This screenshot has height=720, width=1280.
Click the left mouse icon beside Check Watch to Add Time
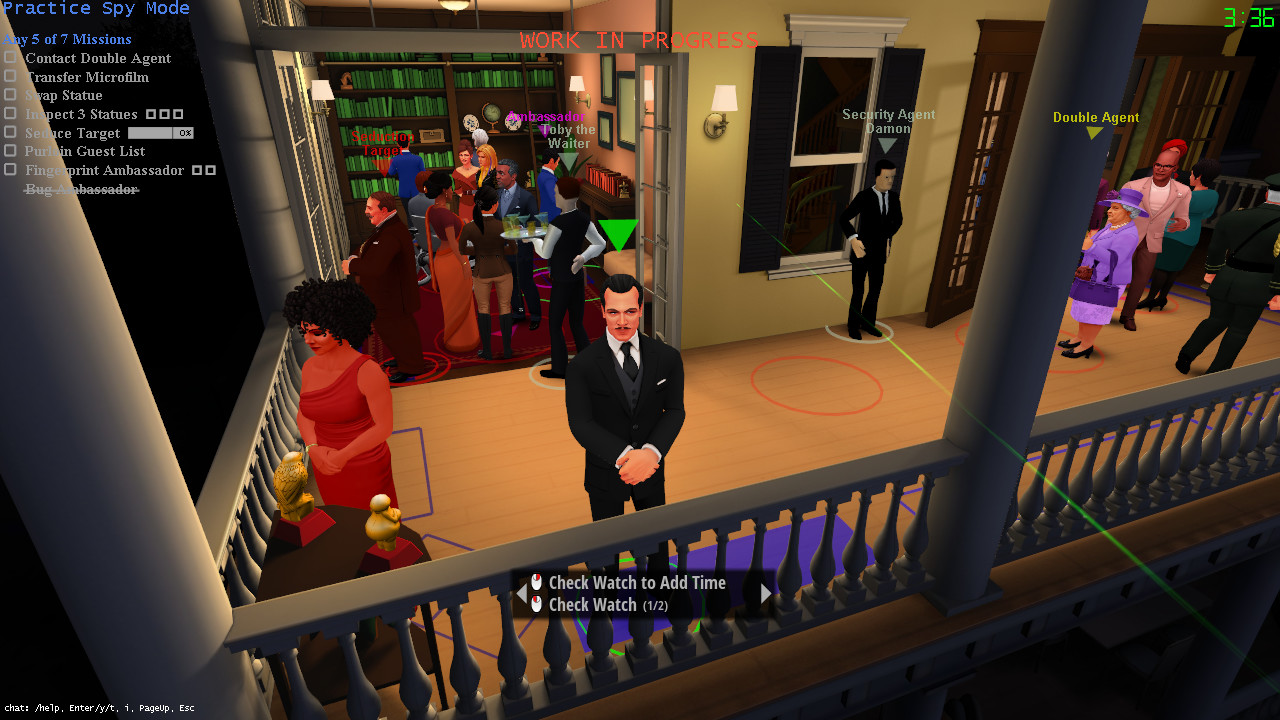pyautogui.click(x=537, y=582)
